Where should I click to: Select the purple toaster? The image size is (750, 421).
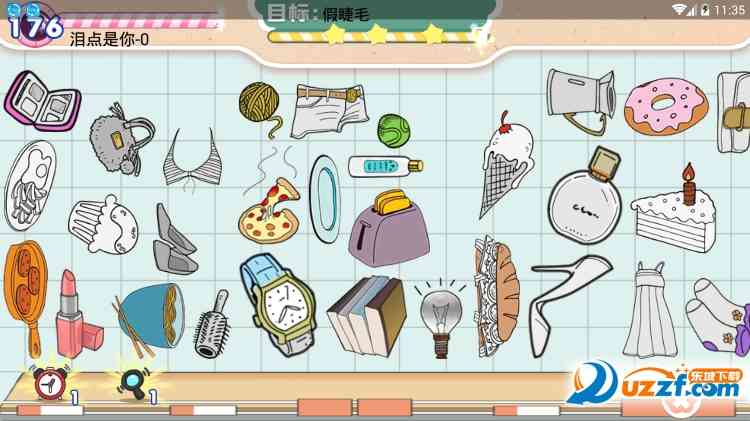[x=389, y=224]
